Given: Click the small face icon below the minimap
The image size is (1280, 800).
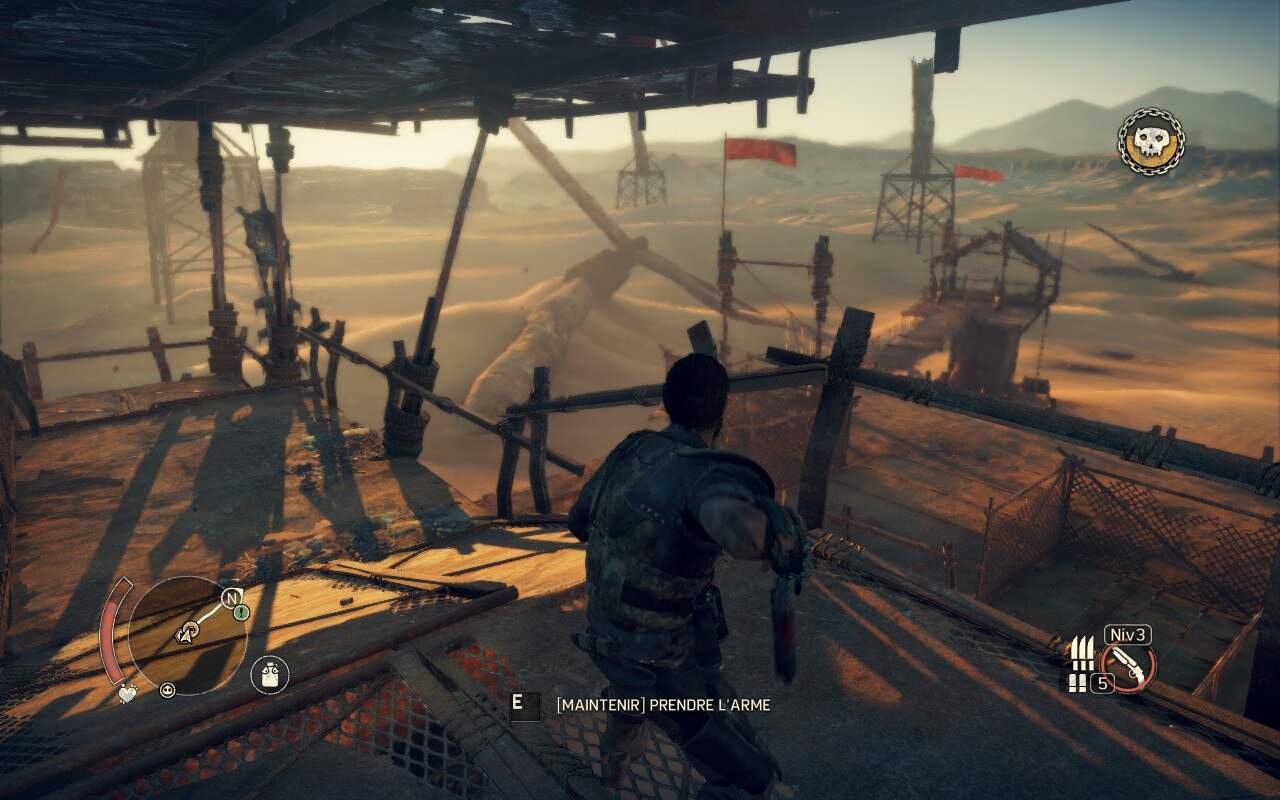Looking at the screenshot, I should [167, 689].
